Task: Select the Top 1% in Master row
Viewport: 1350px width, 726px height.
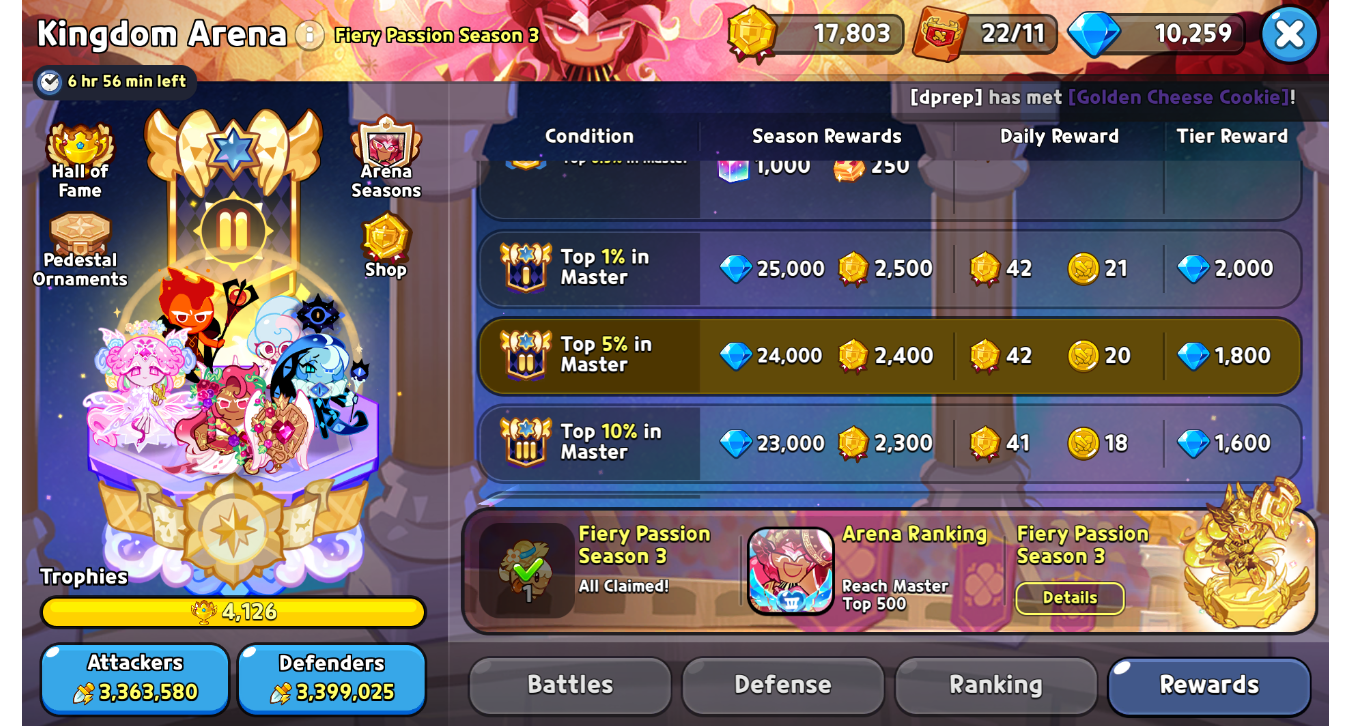Action: click(x=890, y=268)
